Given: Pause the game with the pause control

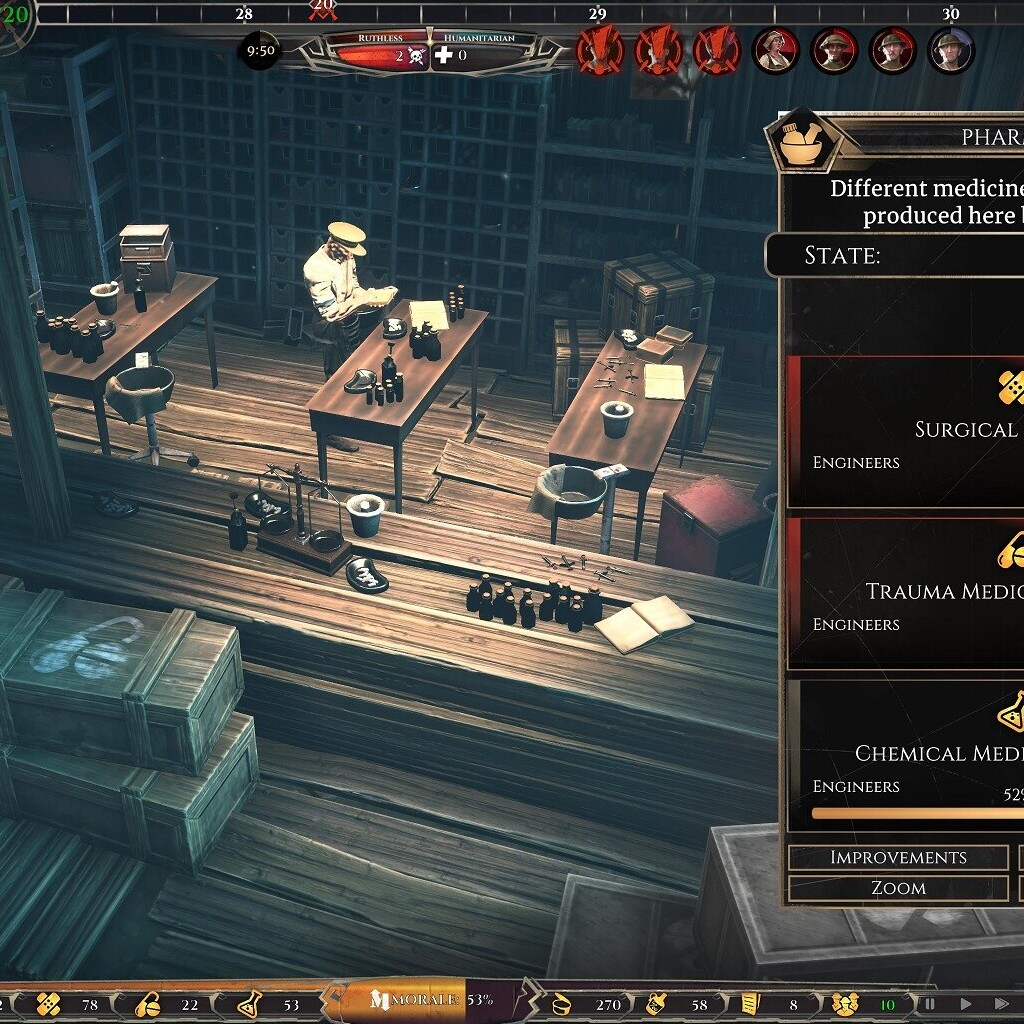Looking at the screenshot, I should pos(930,1003).
